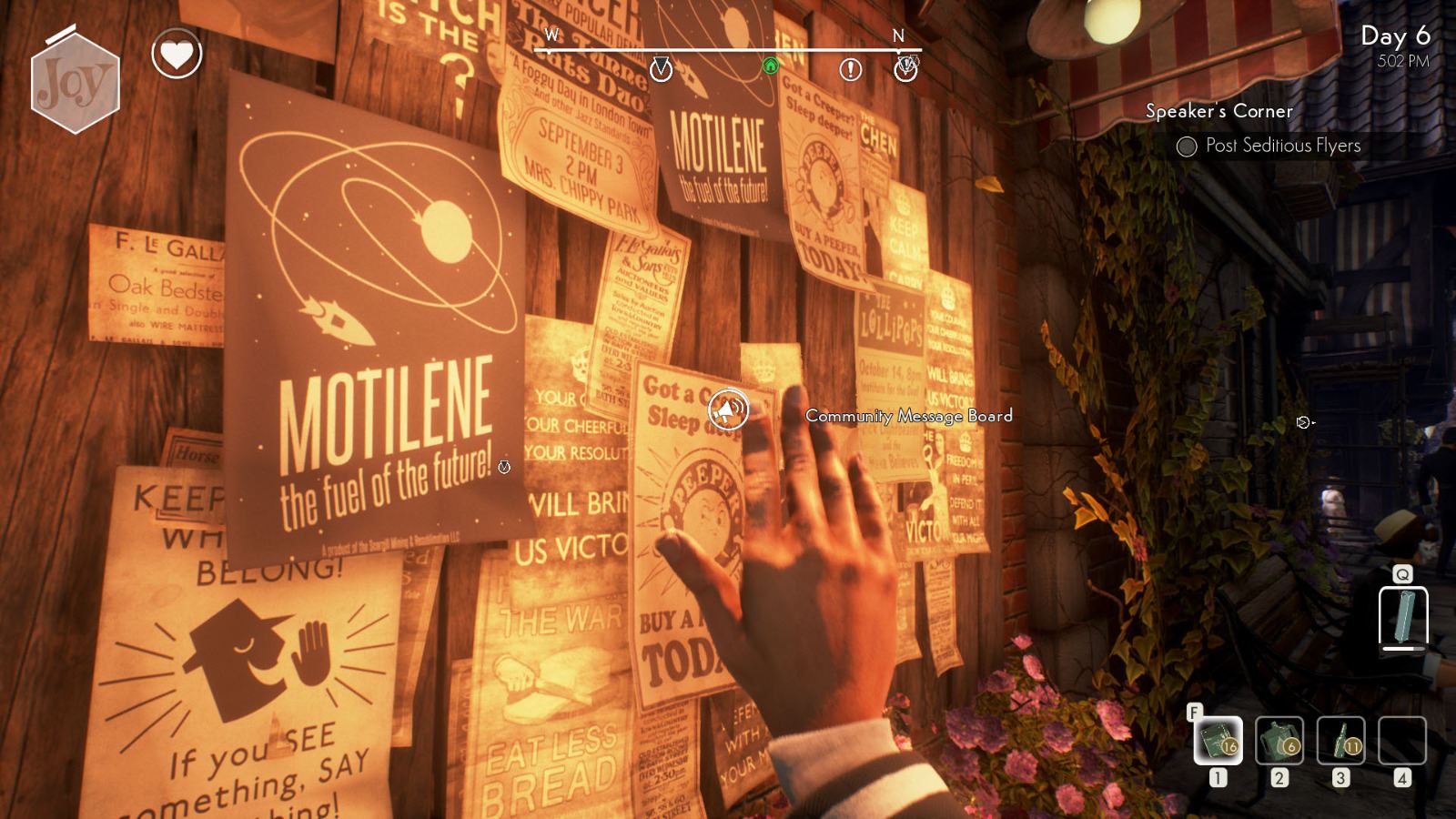Click the empty hotbar slot 4
Screen dimensions: 1456x819
click(1401, 742)
